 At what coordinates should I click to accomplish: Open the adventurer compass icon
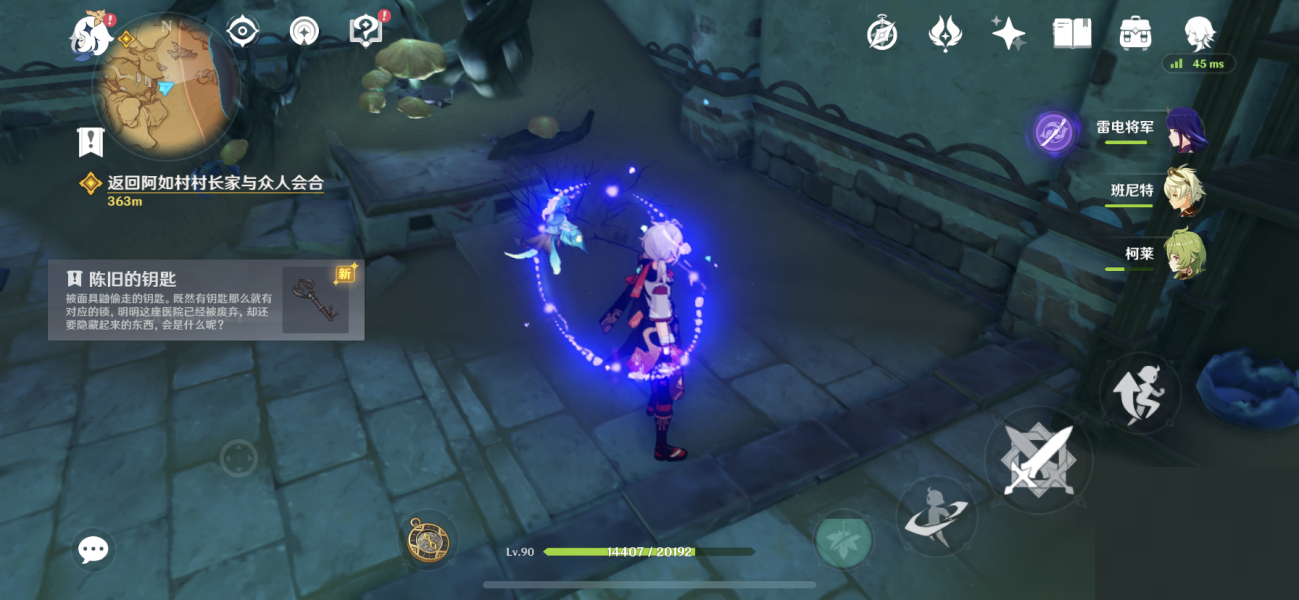pyautogui.click(x=881, y=34)
